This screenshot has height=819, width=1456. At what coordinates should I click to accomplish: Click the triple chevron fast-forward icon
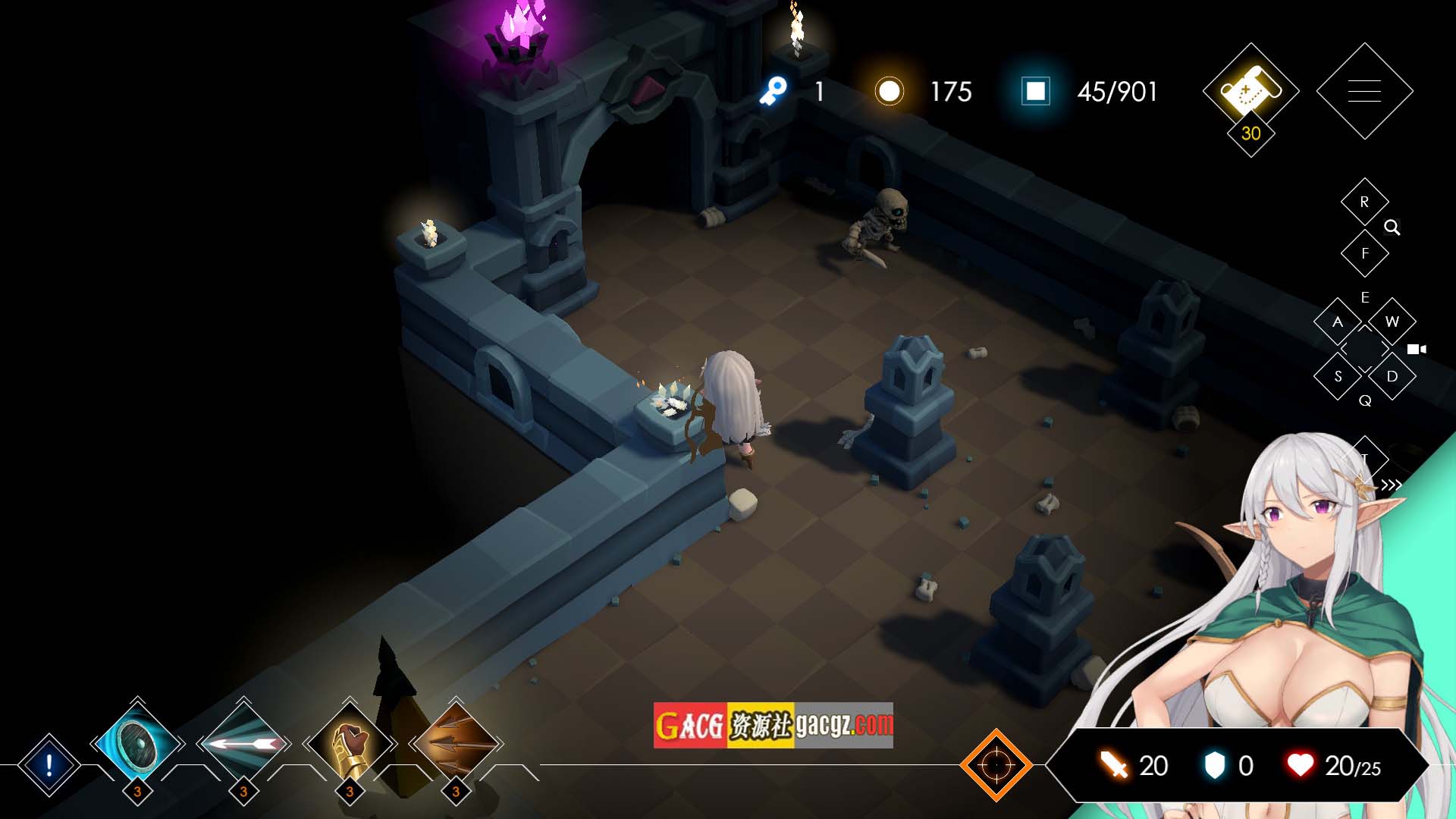[x=1391, y=485]
